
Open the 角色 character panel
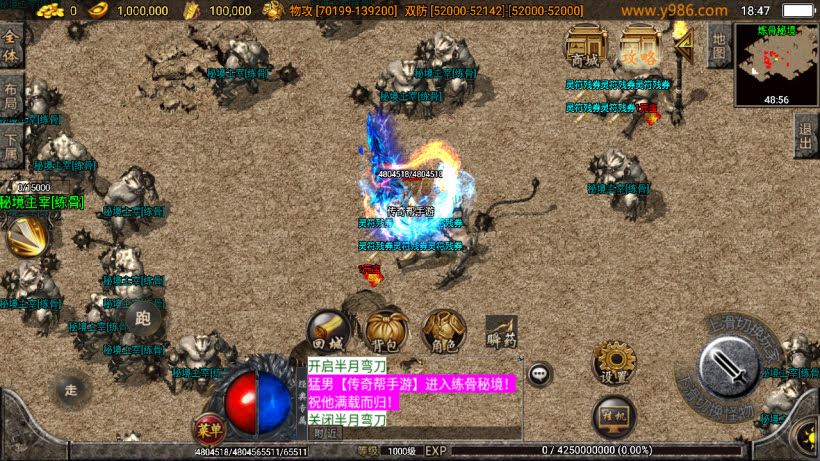tap(443, 330)
